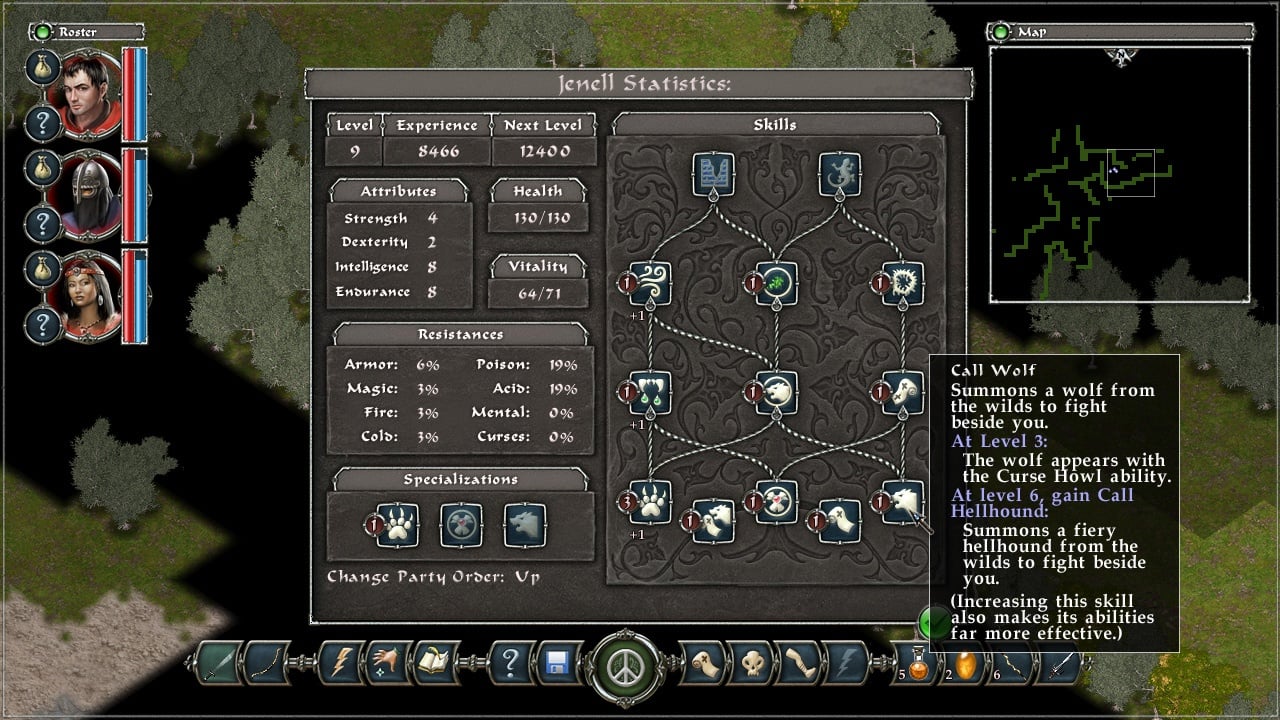Choose the dripping claws skill icon

click(650, 393)
